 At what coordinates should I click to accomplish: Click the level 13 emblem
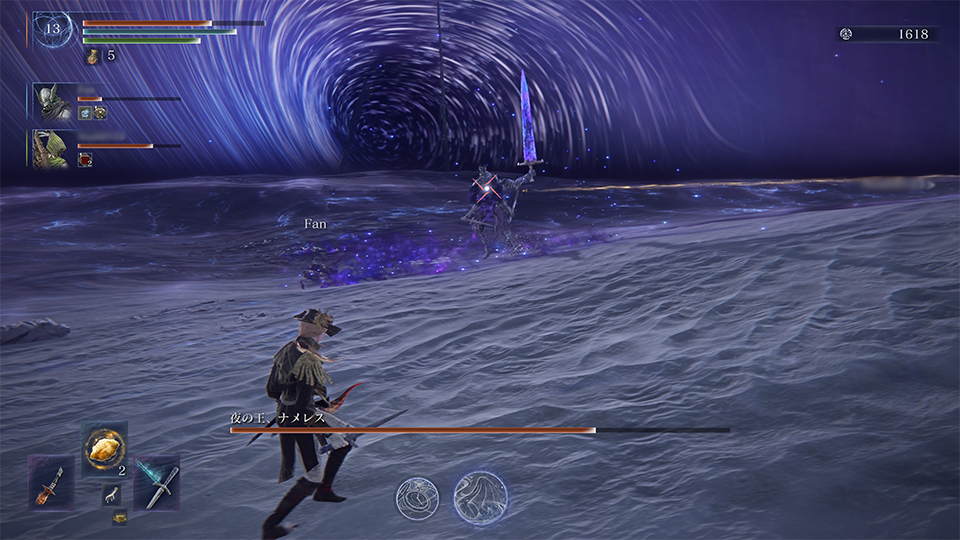coord(53,28)
